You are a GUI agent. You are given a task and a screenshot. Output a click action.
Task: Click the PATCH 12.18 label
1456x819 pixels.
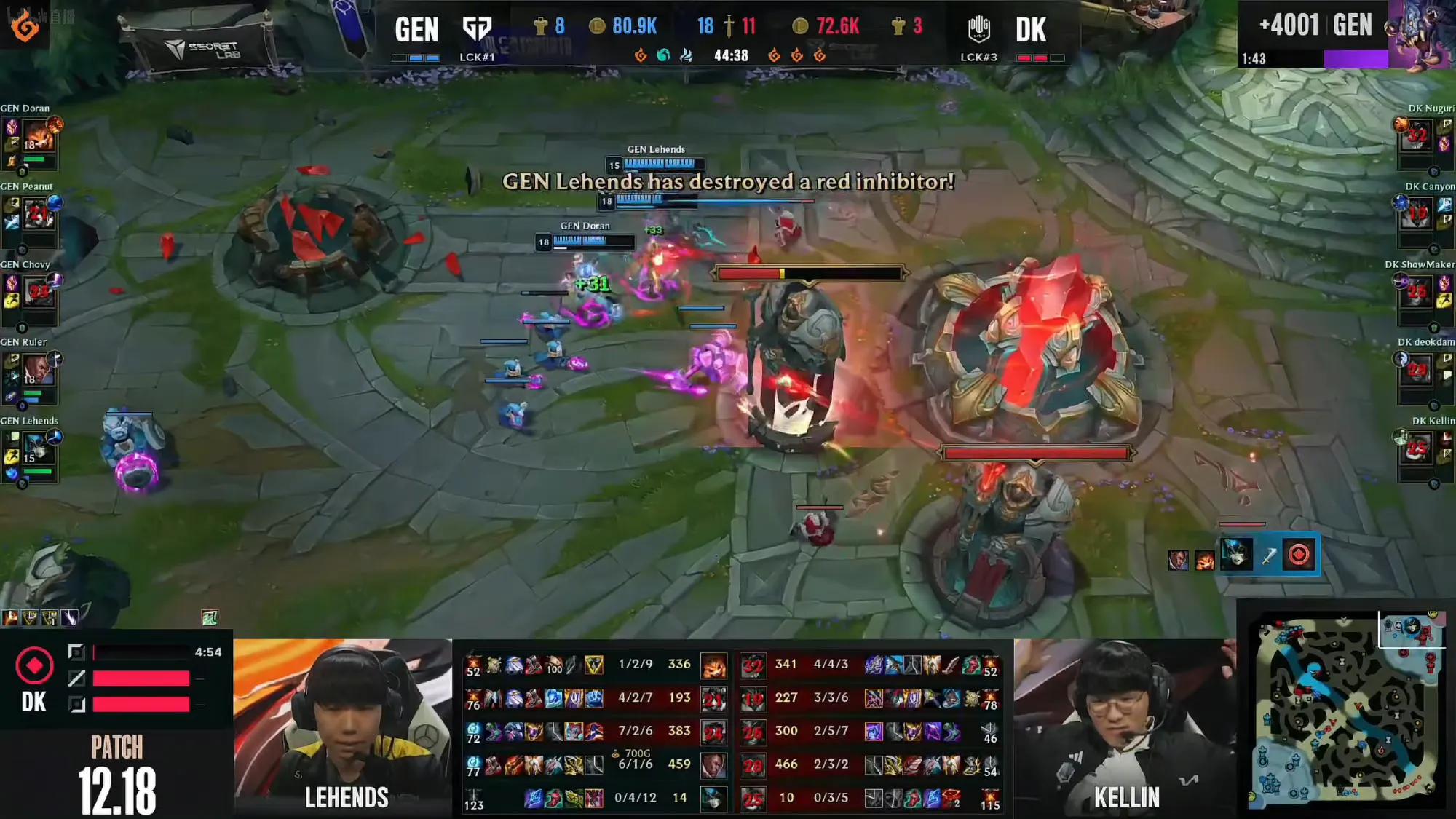116,768
